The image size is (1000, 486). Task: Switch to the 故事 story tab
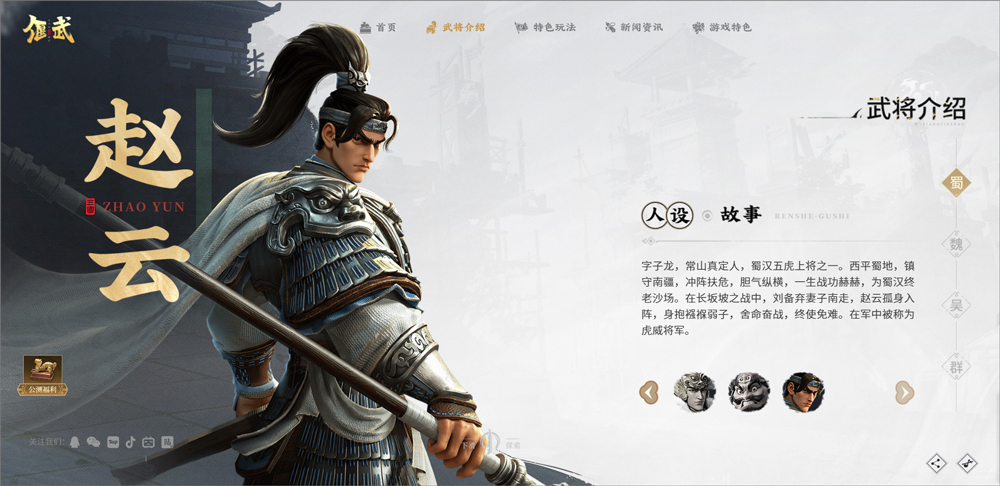(741, 214)
